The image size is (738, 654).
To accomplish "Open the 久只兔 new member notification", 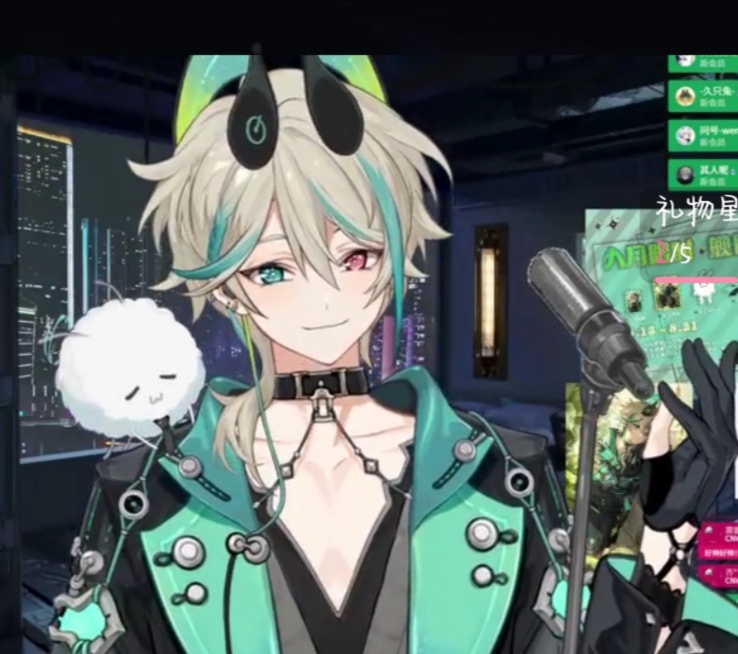I will coord(702,97).
